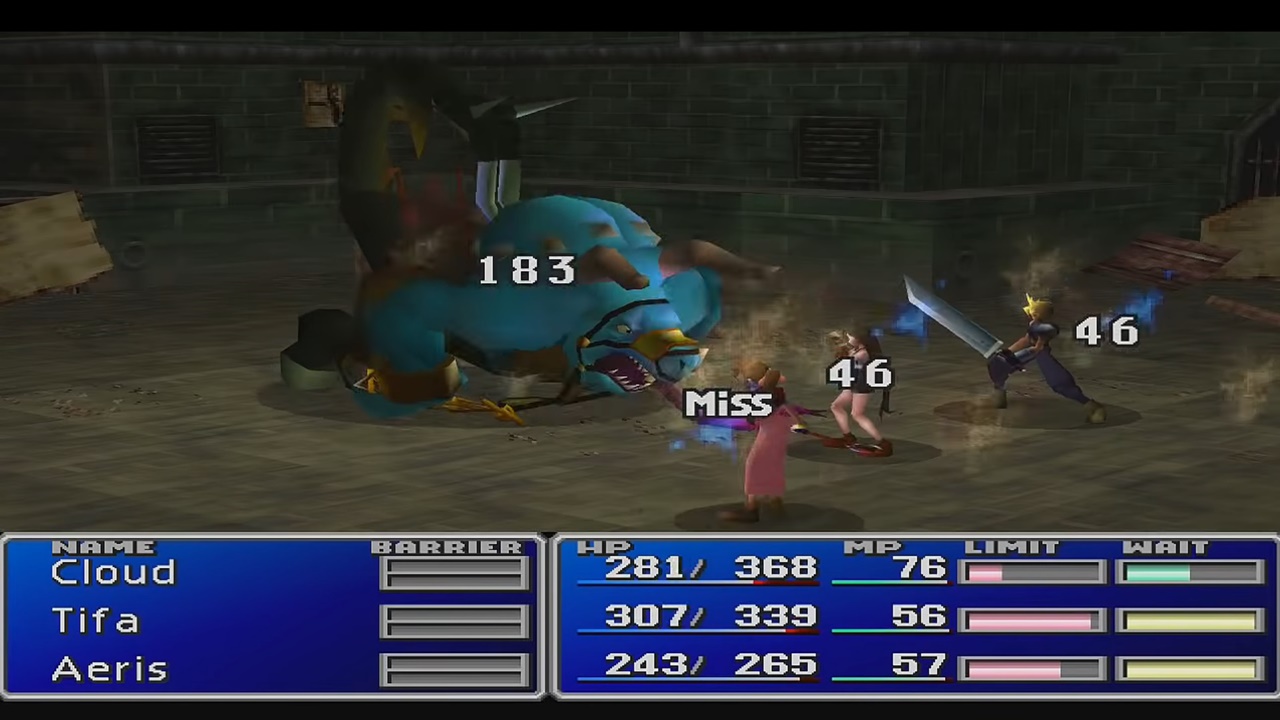Screen dimensions: 1280x720
Task: Click the 46 damage number near Cloud
Action: 1107,332
